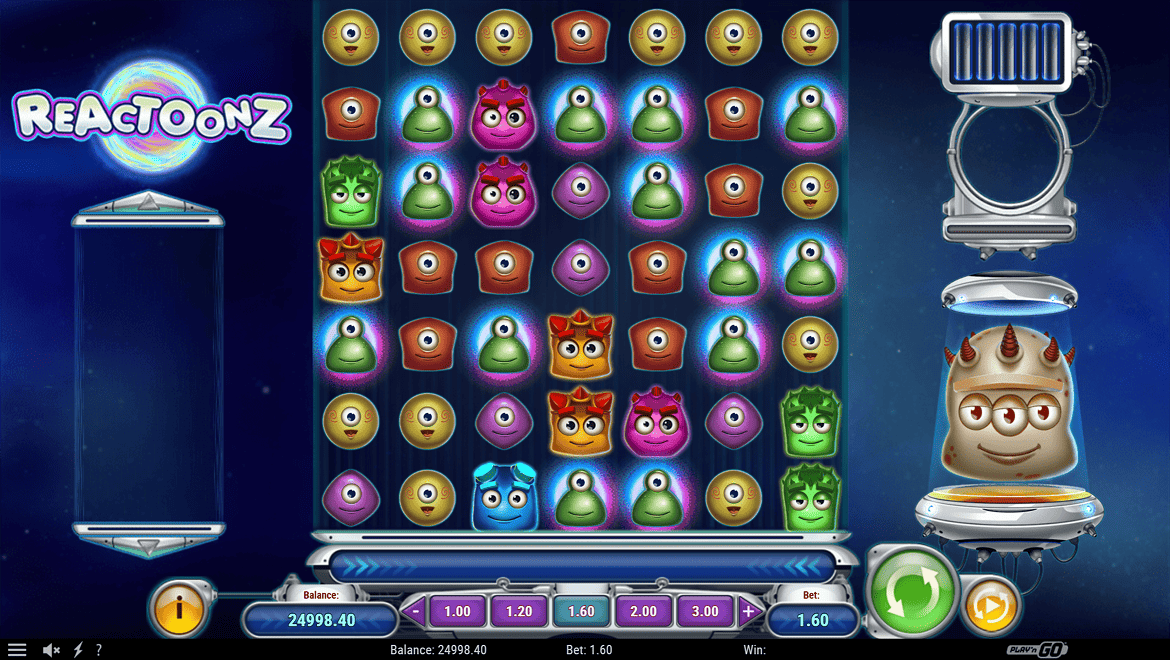Pick the 3.00 bet option

click(705, 611)
